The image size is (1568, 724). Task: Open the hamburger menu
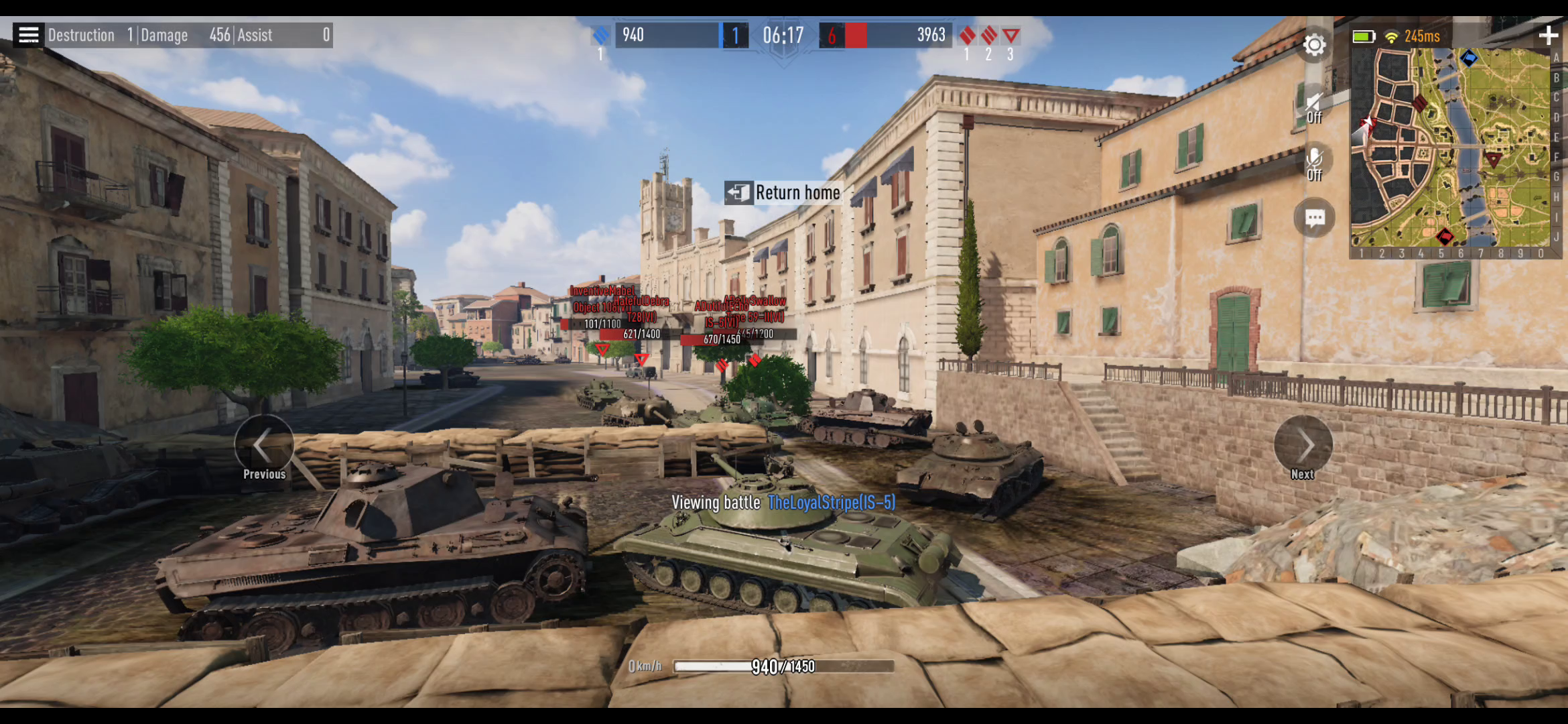tap(28, 35)
